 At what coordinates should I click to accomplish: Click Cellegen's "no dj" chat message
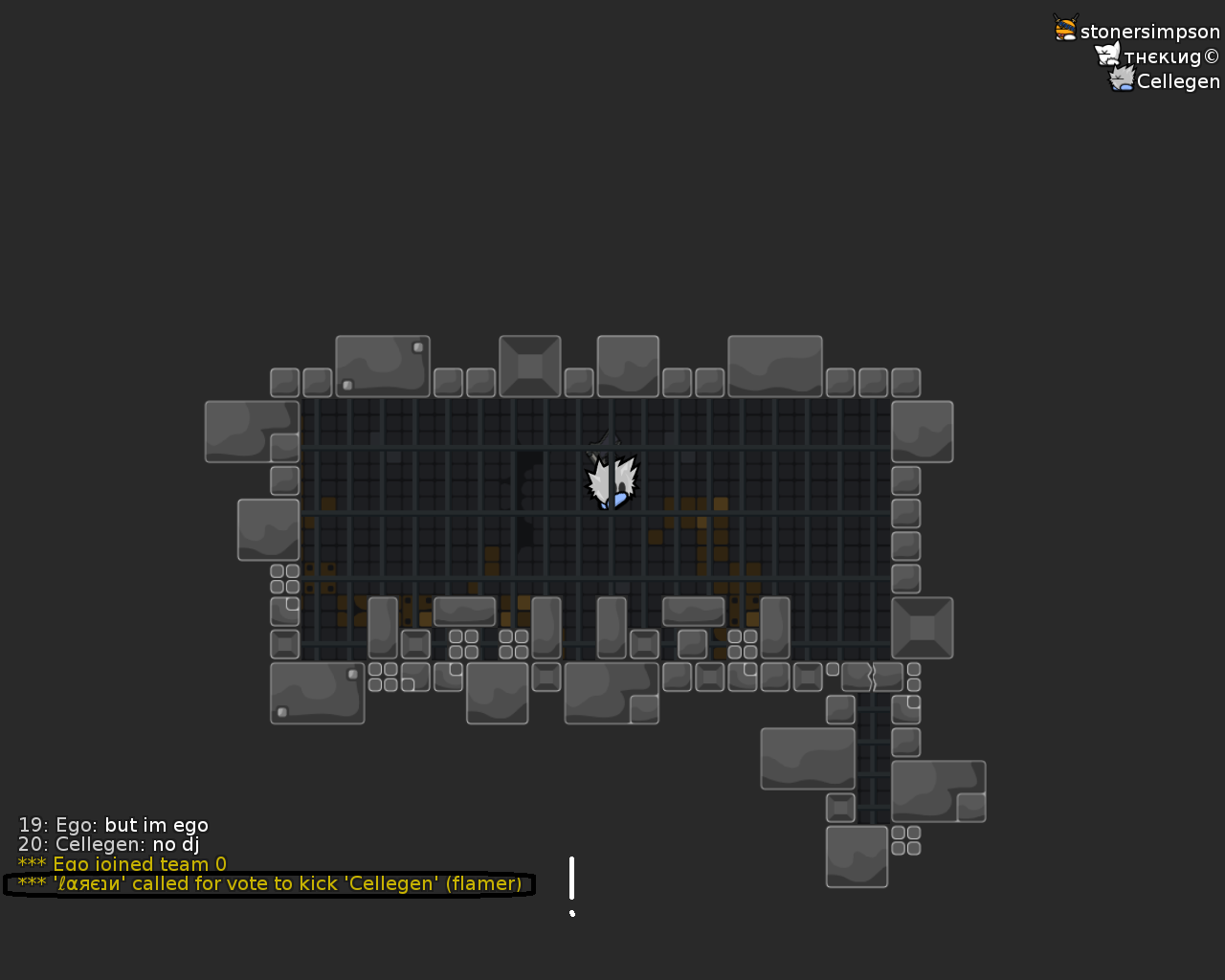109,844
